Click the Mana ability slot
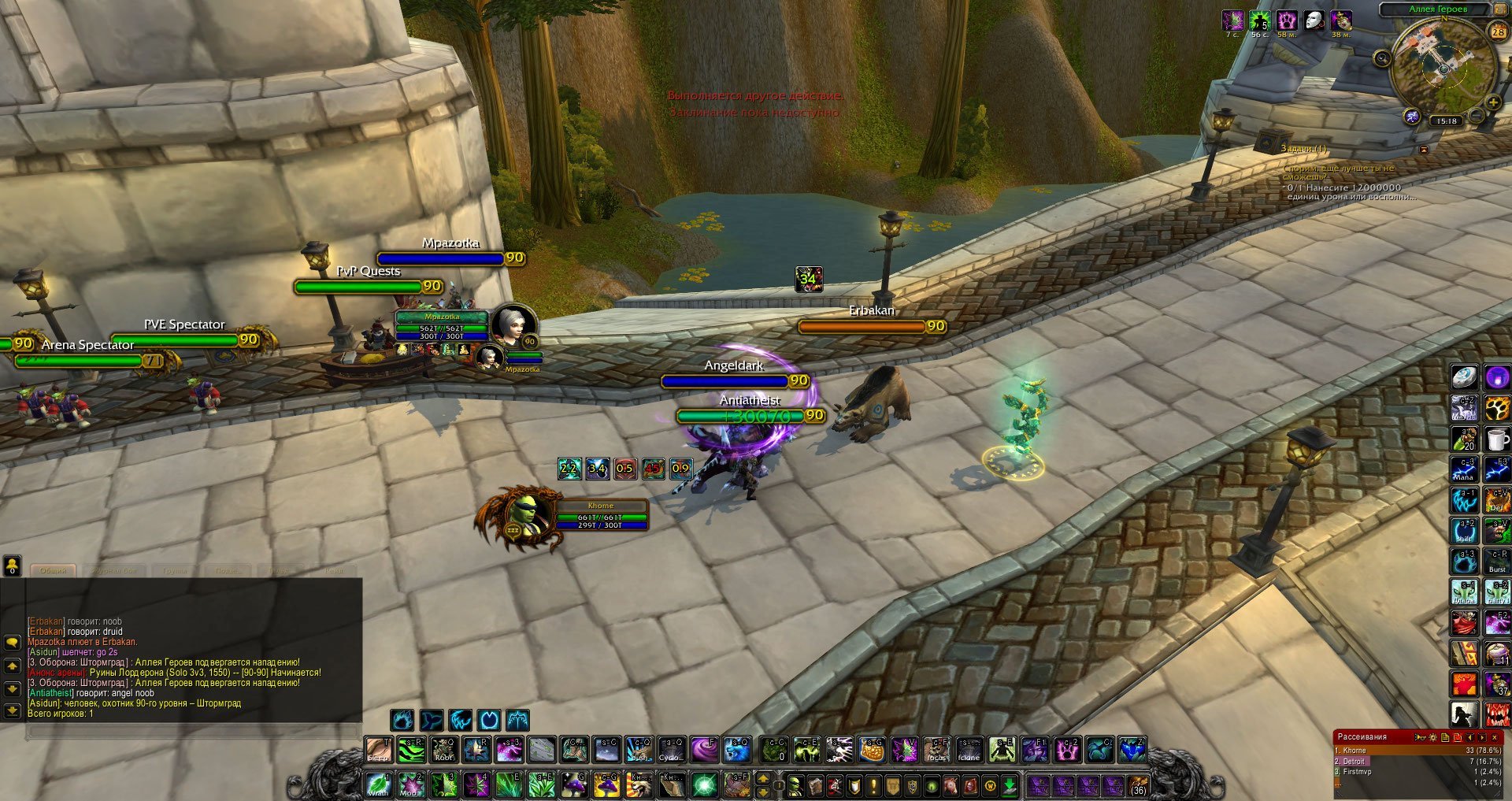 point(1464,469)
